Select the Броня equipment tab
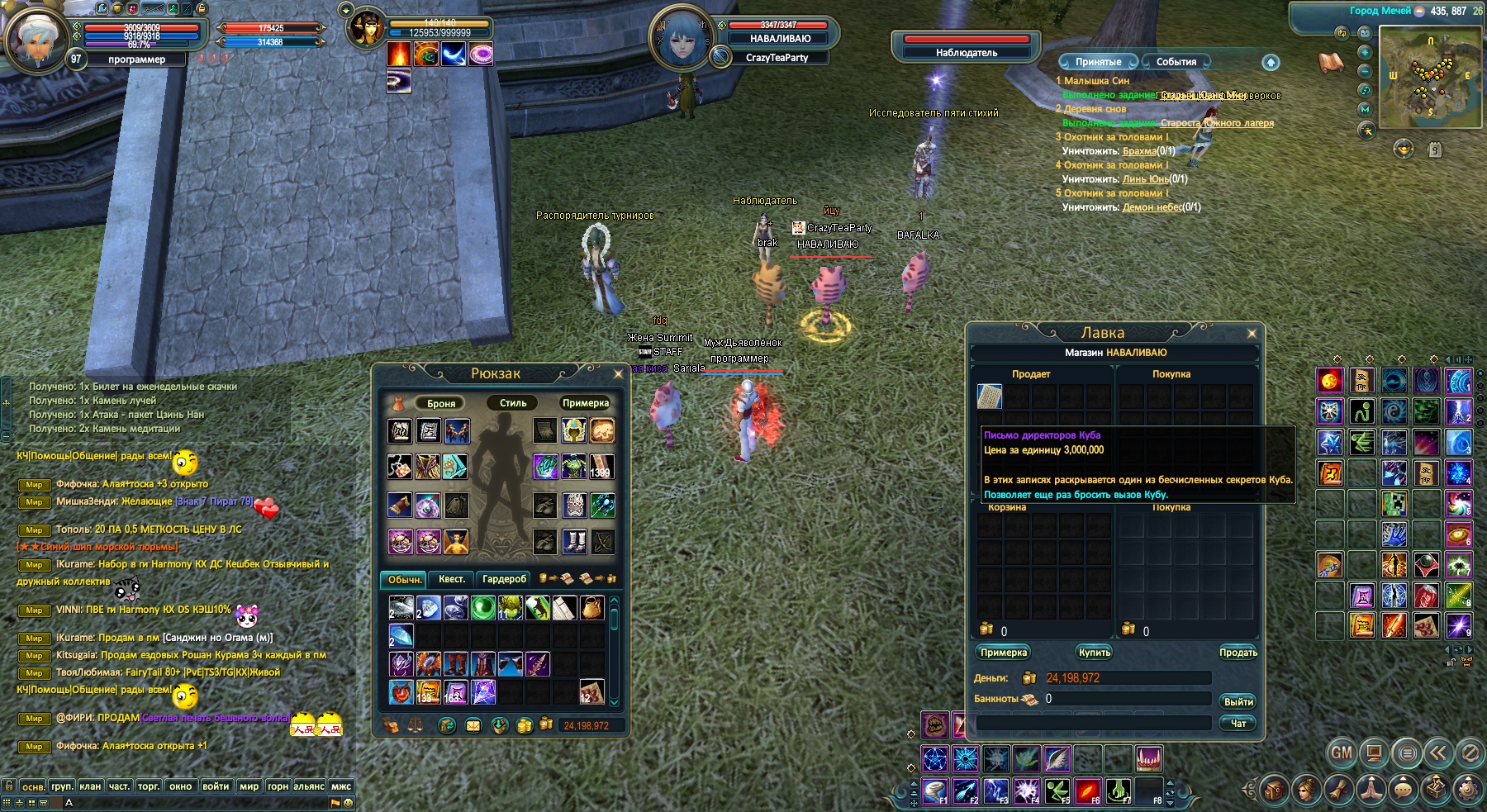1487x812 pixels. pos(441,403)
